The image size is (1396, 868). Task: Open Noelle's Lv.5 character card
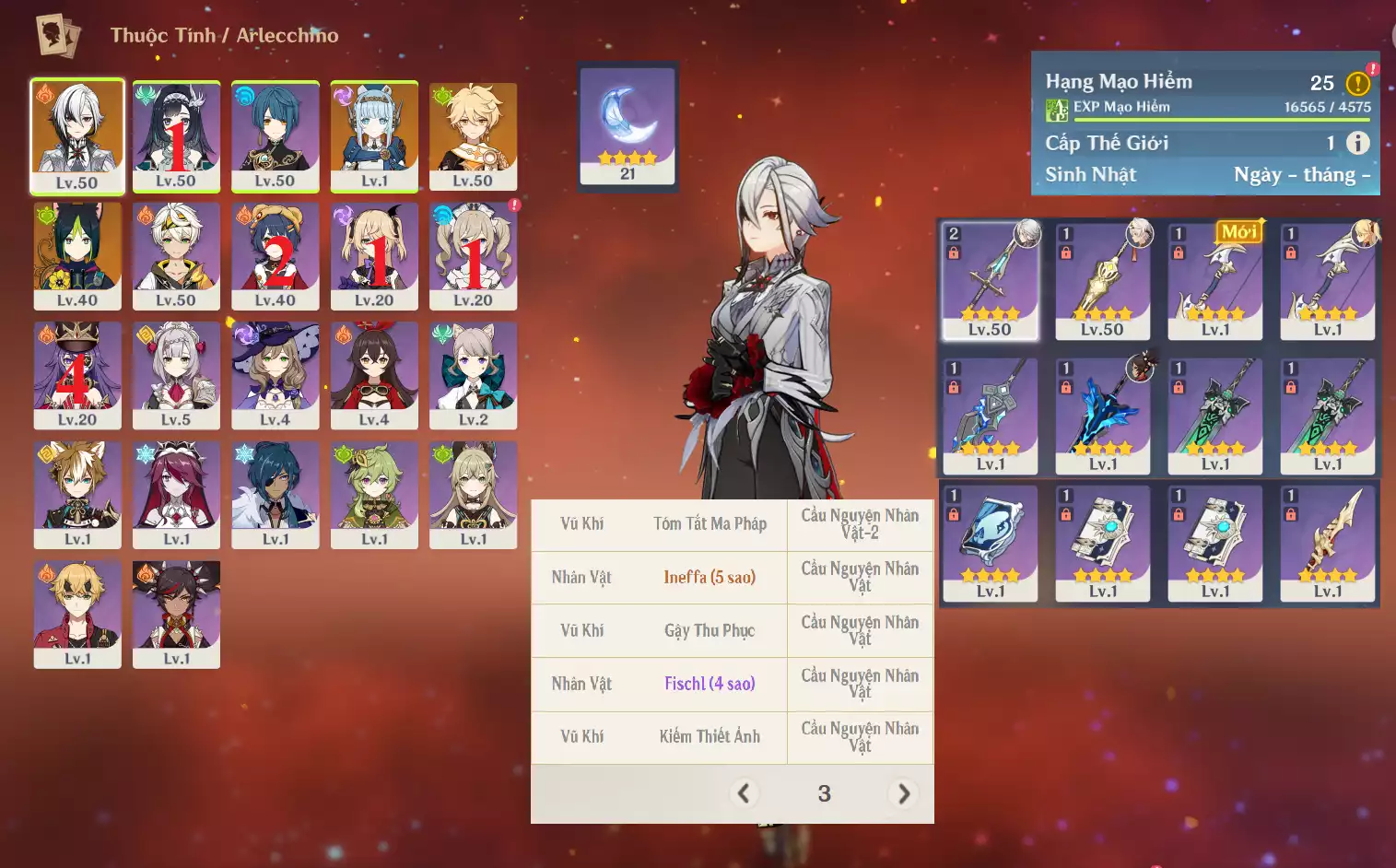(x=176, y=375)
